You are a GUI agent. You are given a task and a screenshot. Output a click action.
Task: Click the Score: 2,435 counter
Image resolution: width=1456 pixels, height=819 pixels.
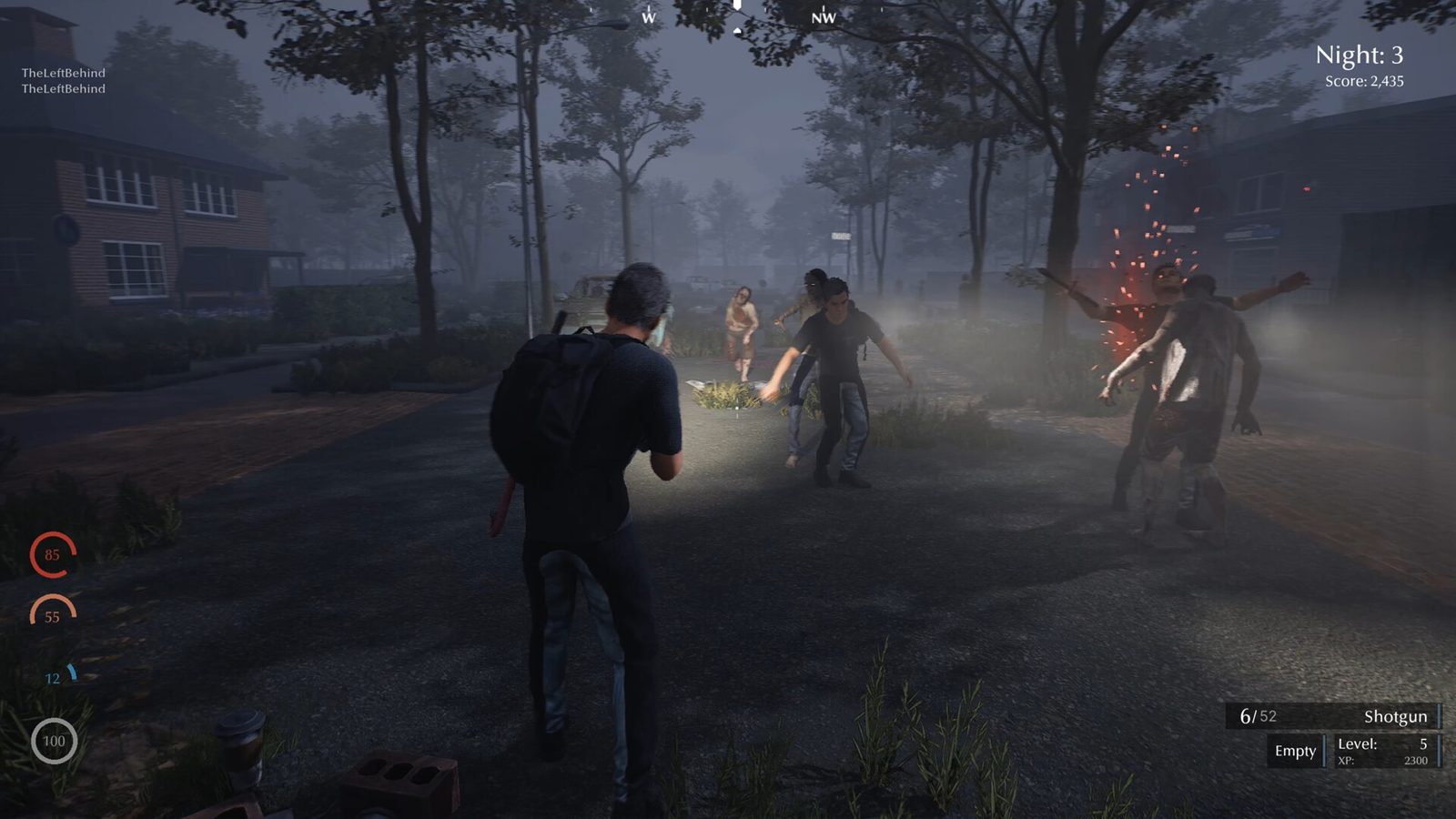click(1365, 80)
